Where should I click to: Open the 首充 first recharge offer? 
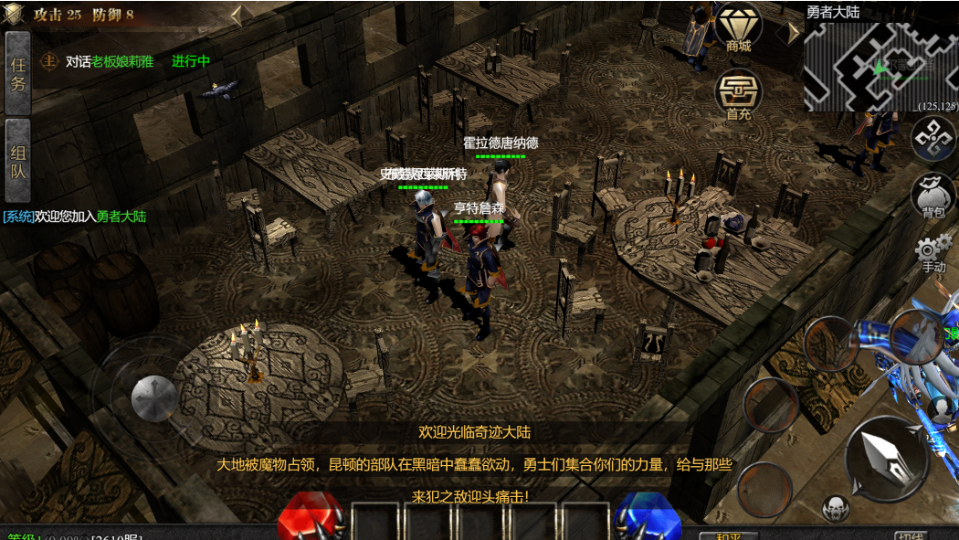(x=739, y=94)
